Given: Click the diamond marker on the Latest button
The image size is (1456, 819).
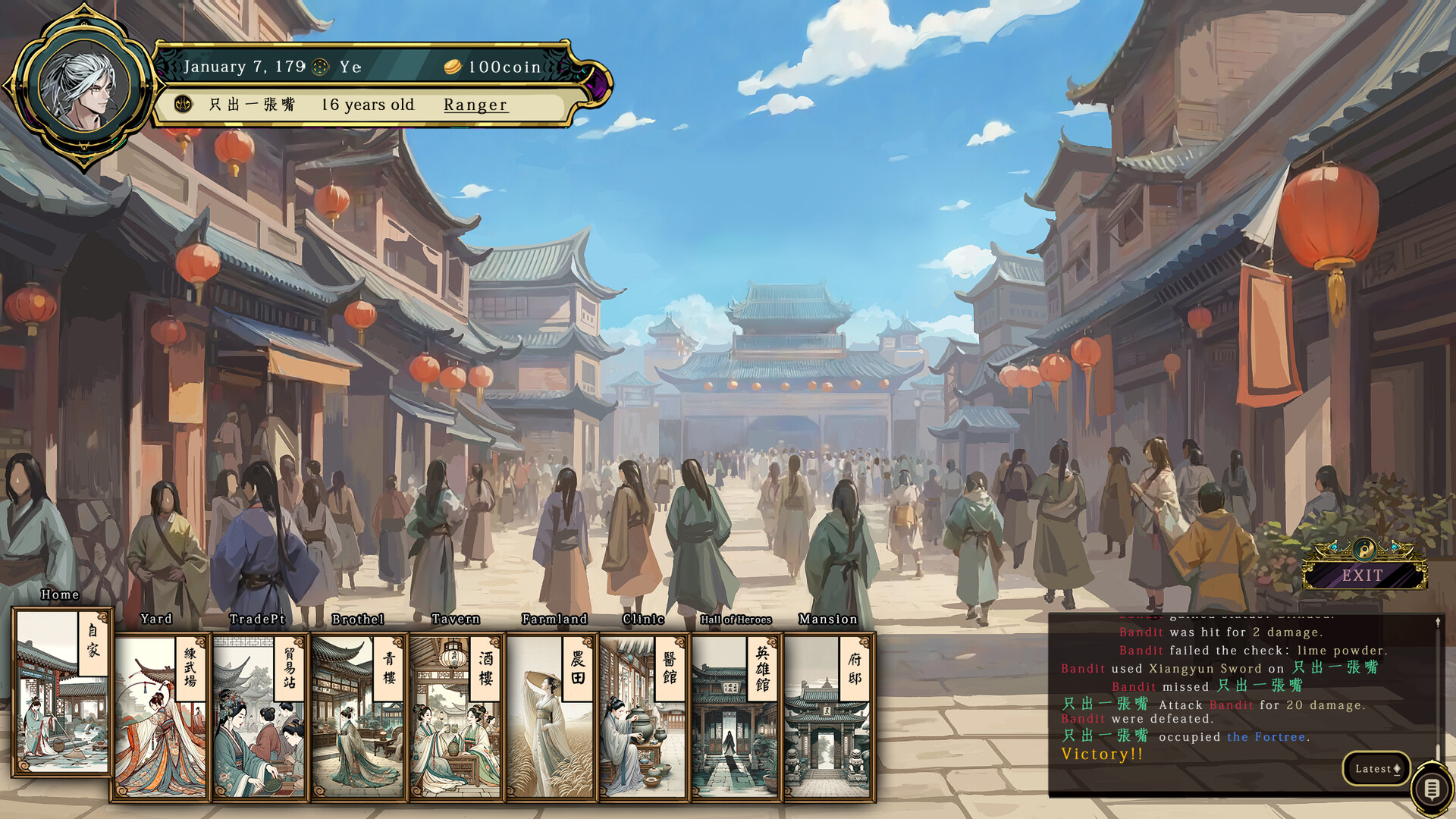Looking at the screenshot, I should click(x=1398, y=768).
